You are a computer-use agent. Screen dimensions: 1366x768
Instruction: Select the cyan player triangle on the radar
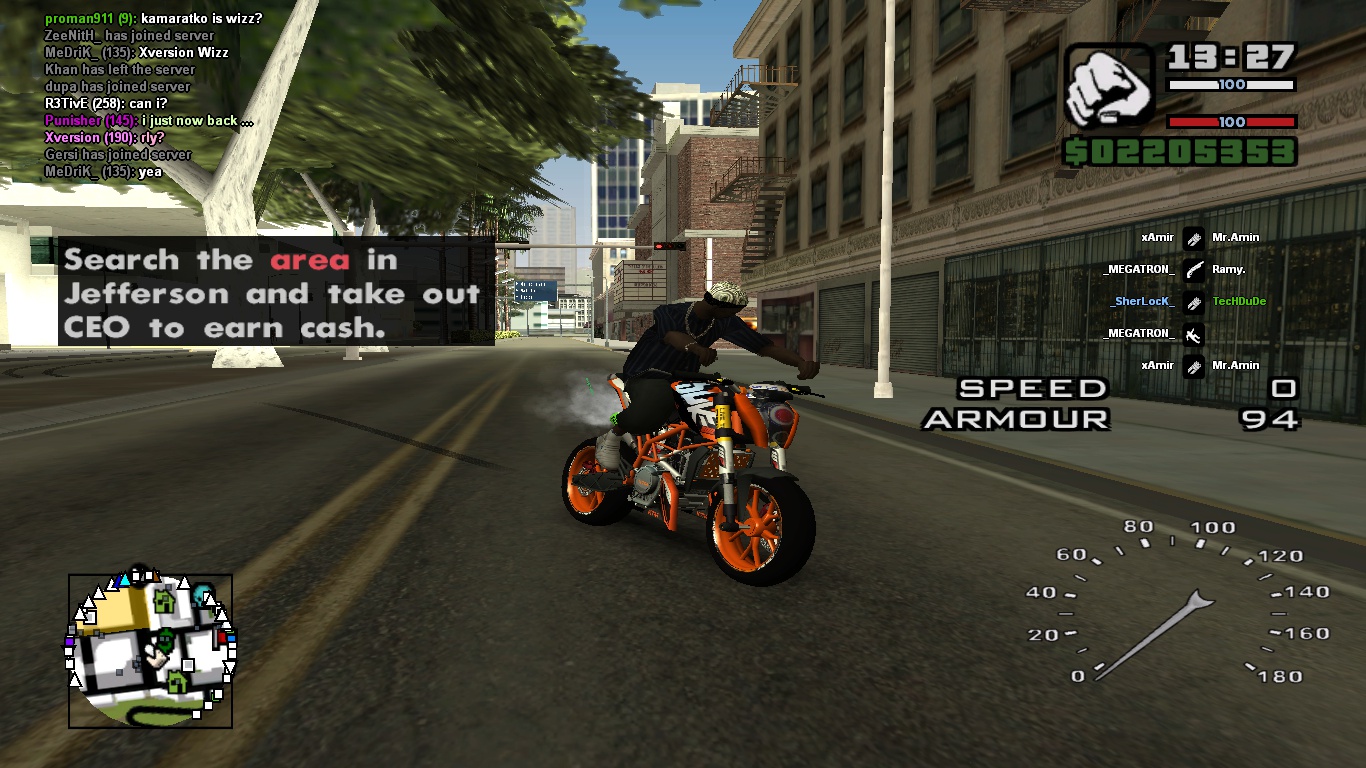[125, 580]
